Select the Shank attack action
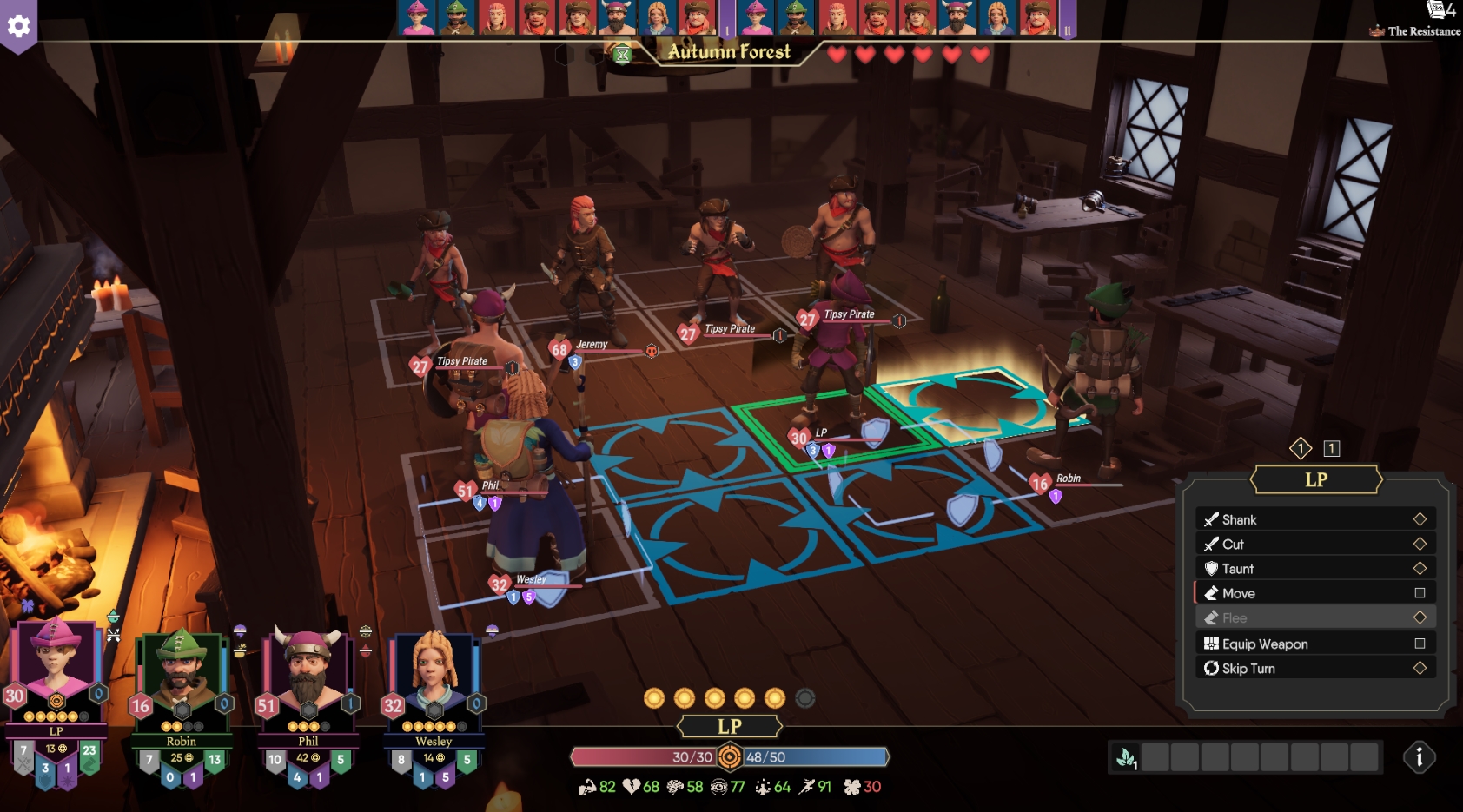This screenshot has width=1463, height=812. pos(1240,519)
